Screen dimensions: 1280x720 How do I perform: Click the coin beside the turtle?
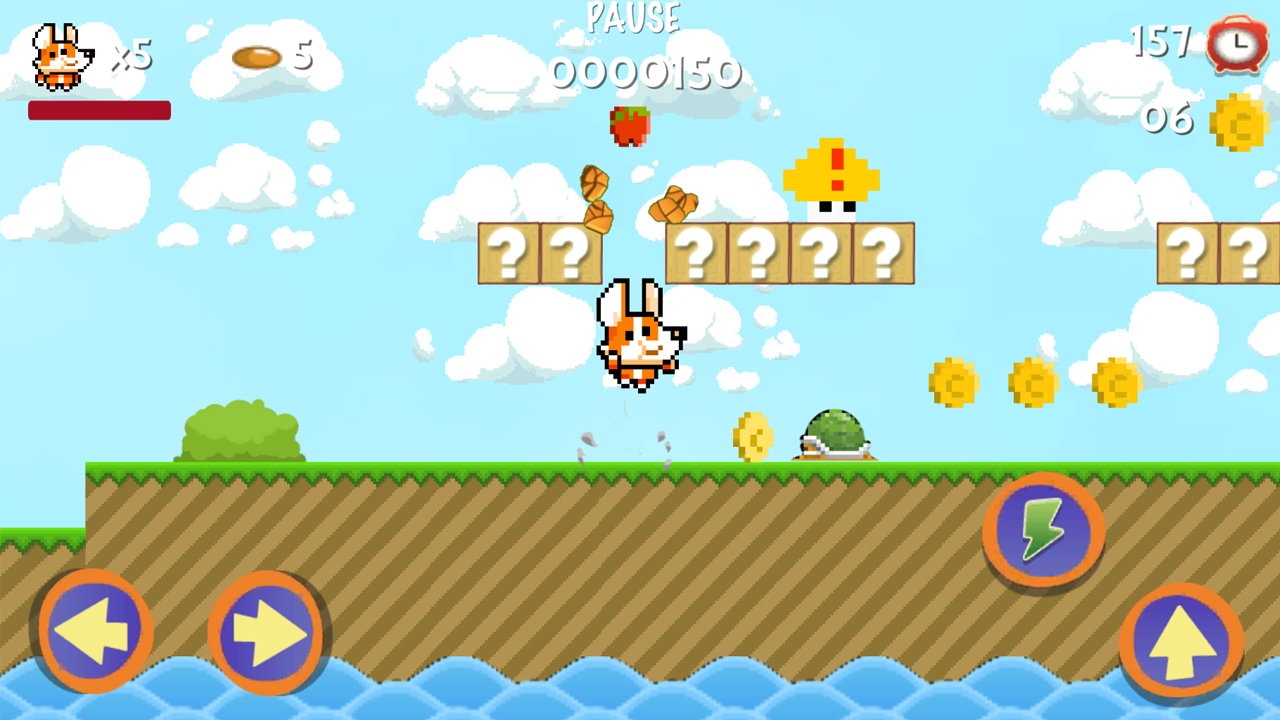coord(751,434)
